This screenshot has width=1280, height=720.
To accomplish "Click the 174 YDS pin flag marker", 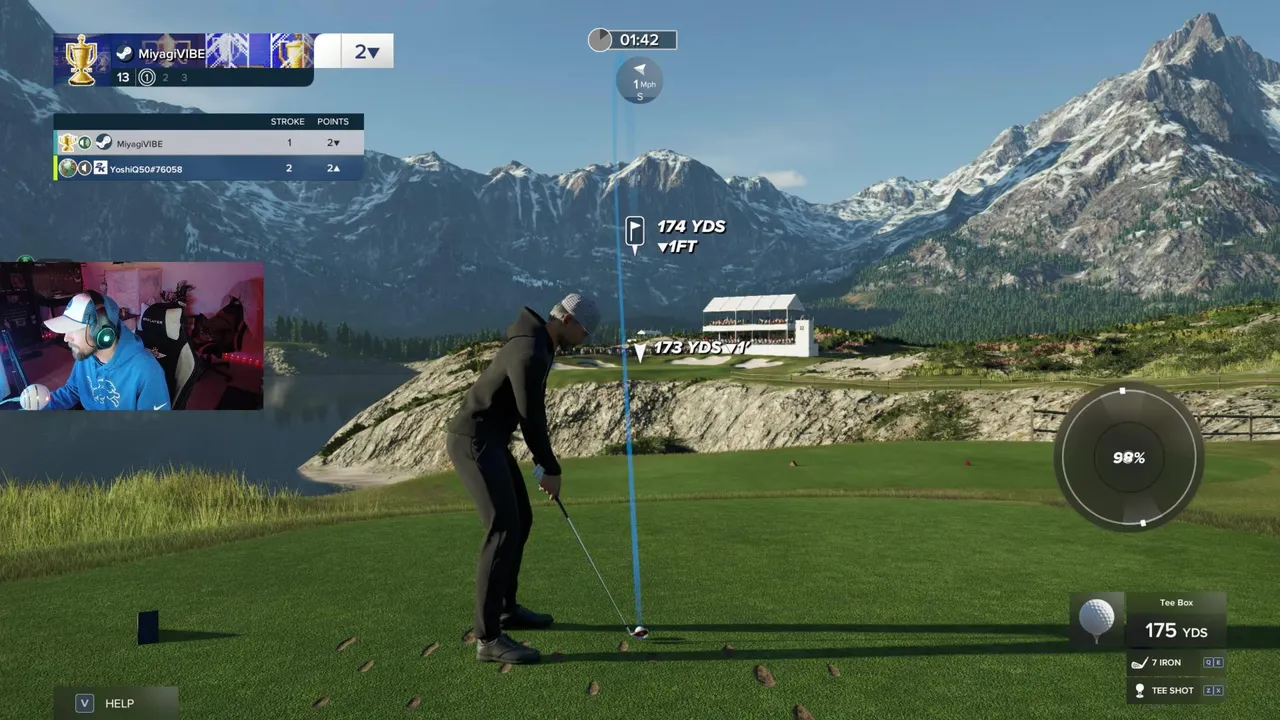I will click(x=635, y=232).
